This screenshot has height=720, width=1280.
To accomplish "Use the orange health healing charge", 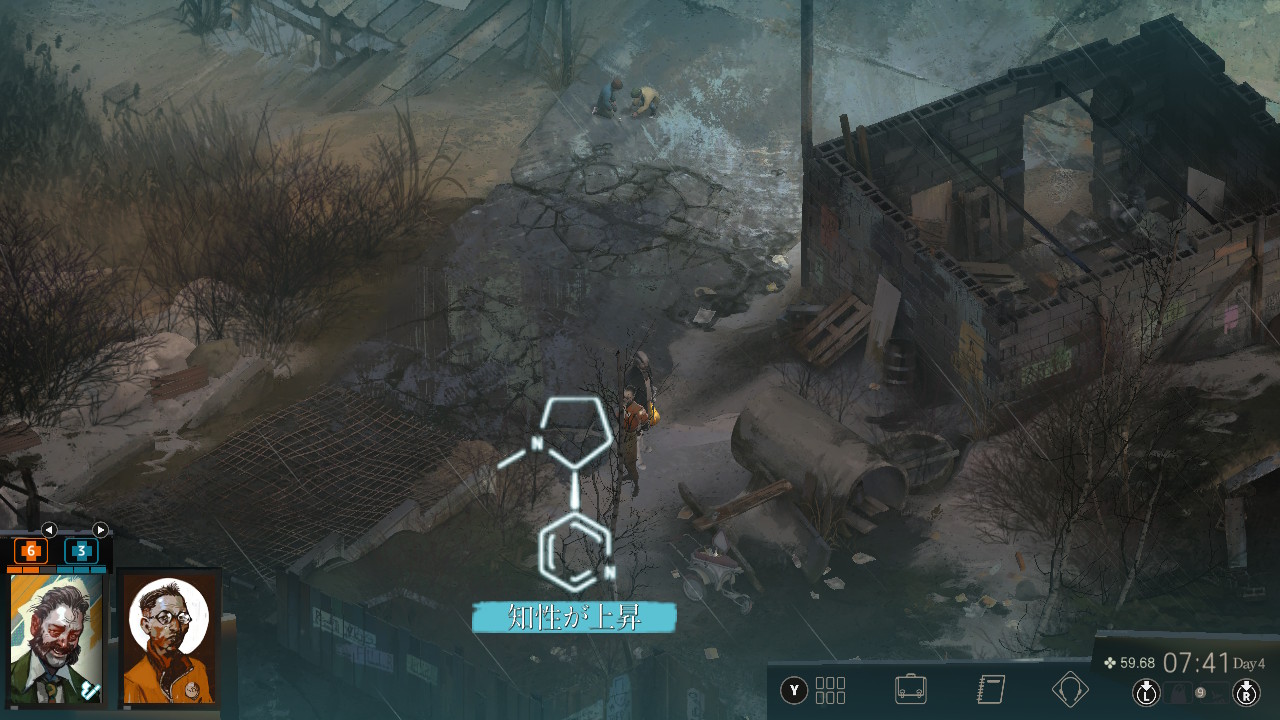I will click(x=31, y=550).
